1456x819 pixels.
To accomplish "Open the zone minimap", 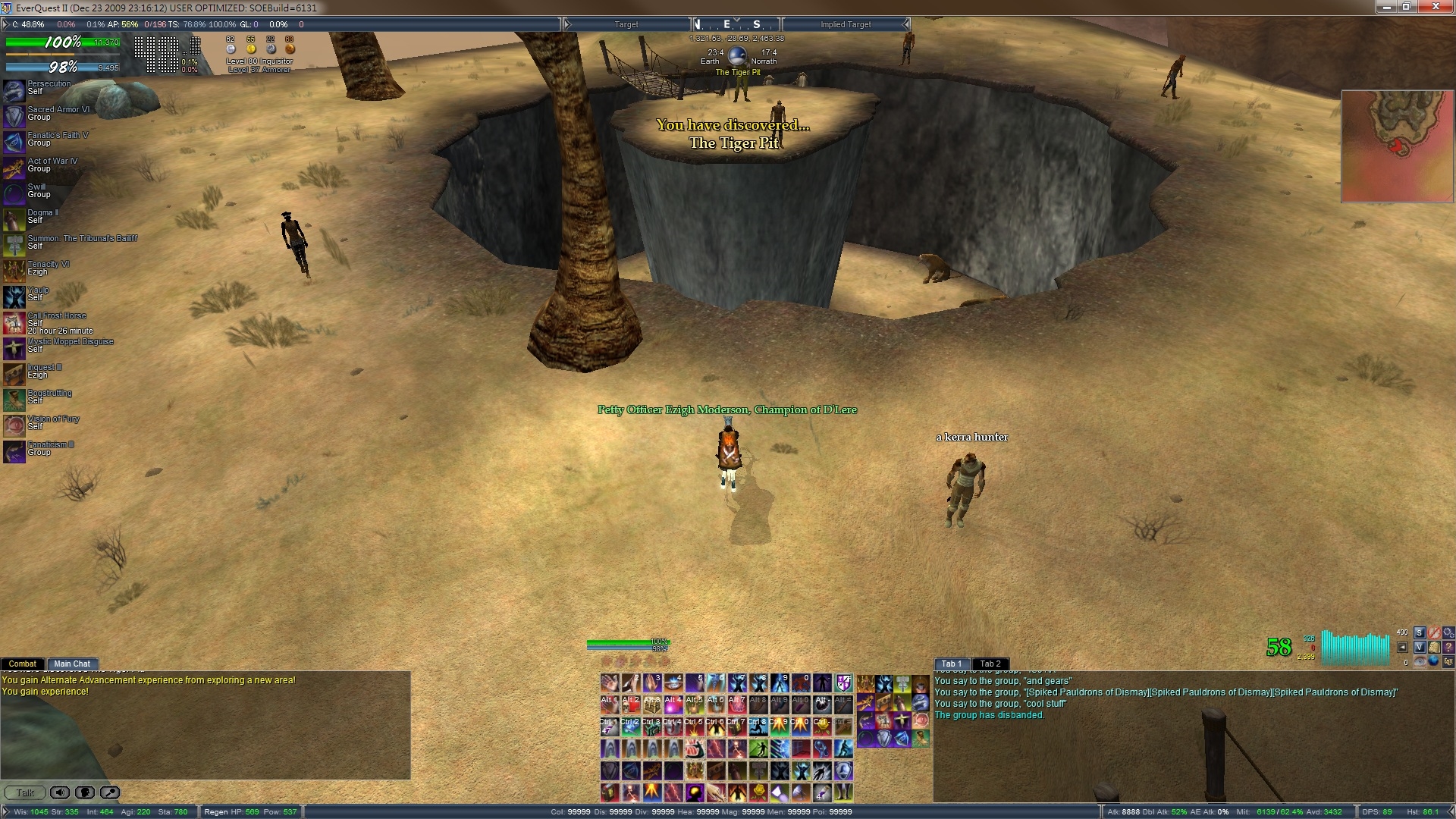I will (x=1397, y=146).
